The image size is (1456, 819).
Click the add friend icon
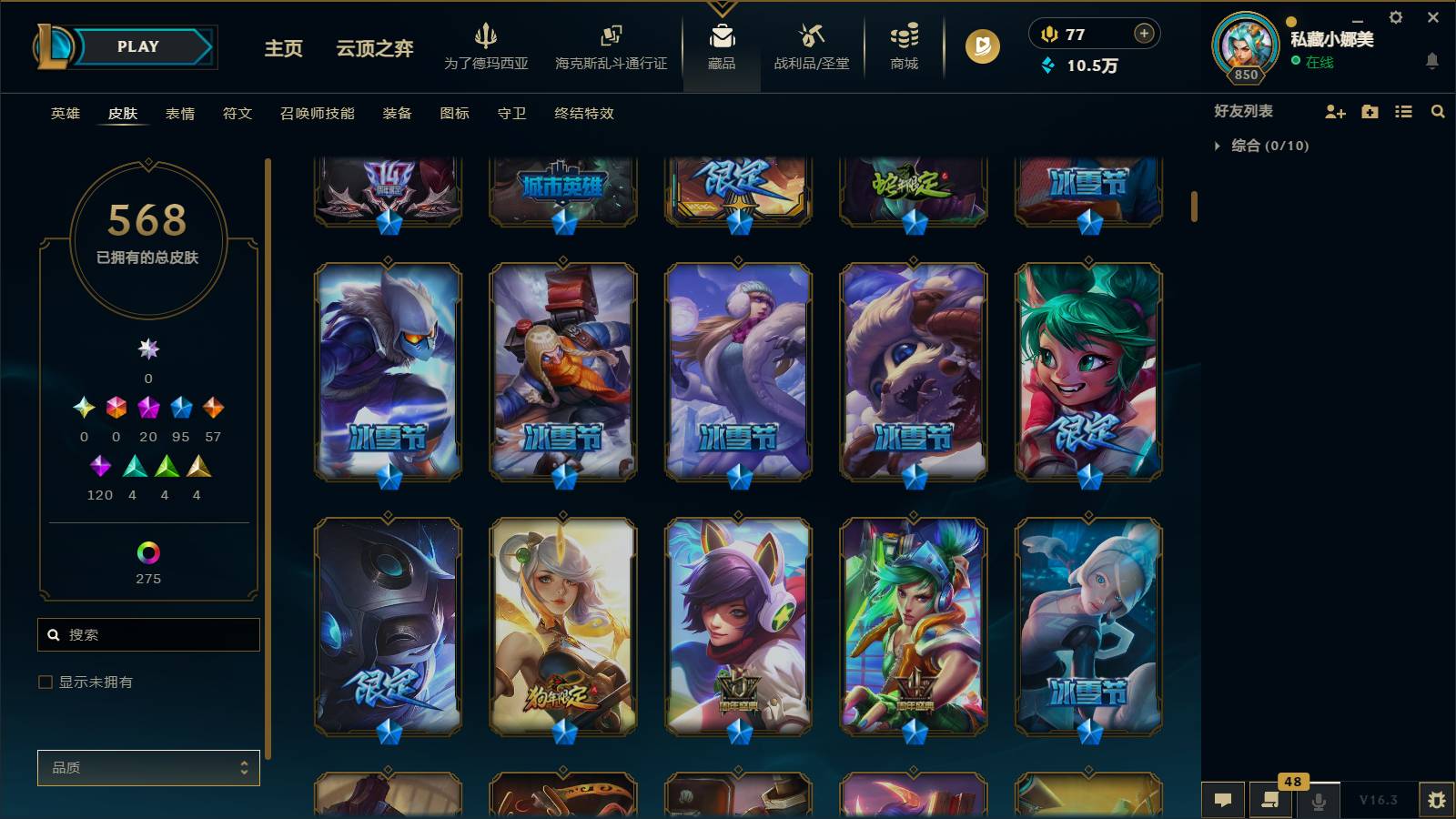coord(1334,111)
